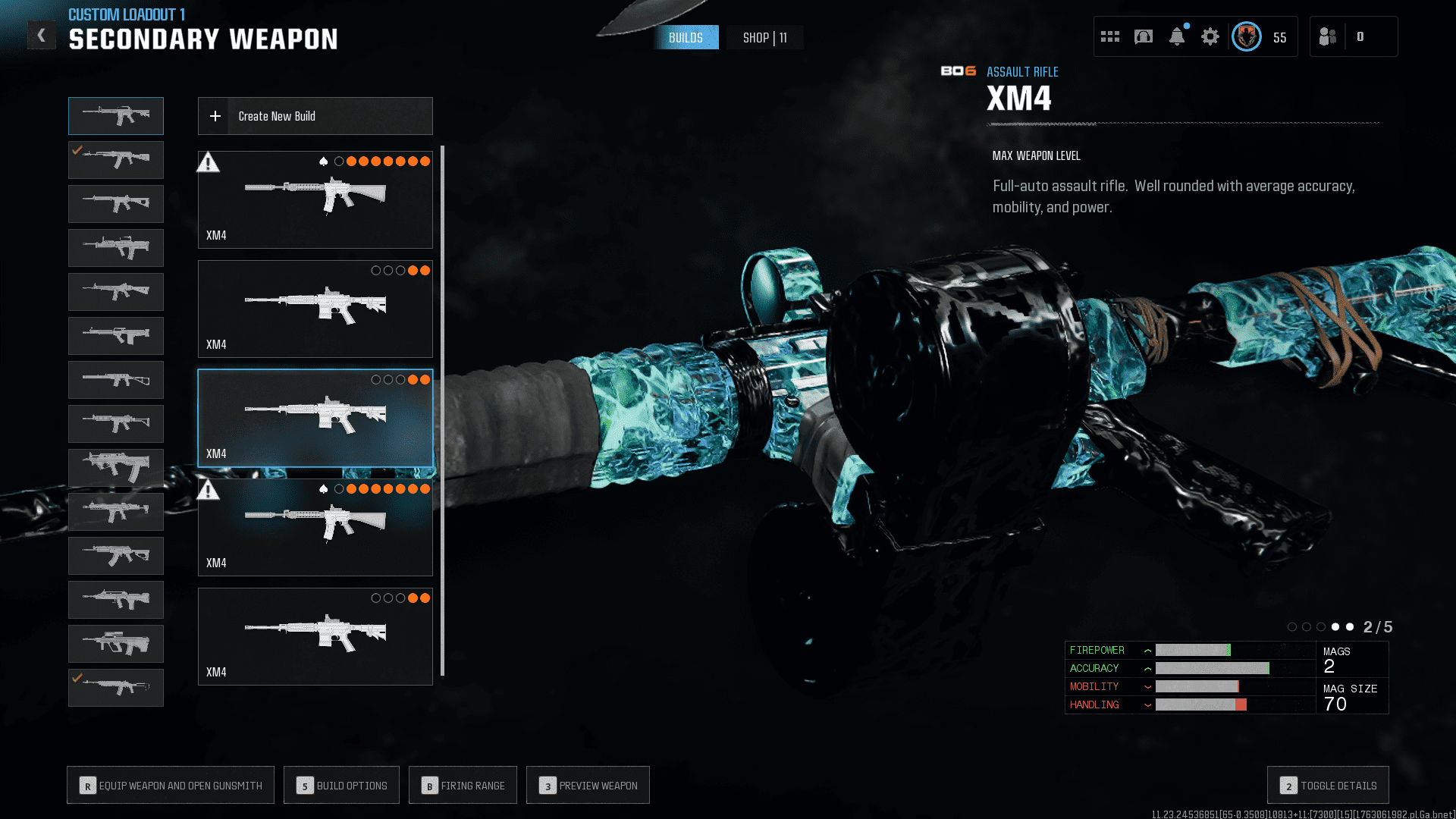Select the highlighted XM4 build tile

pos(315,418)
